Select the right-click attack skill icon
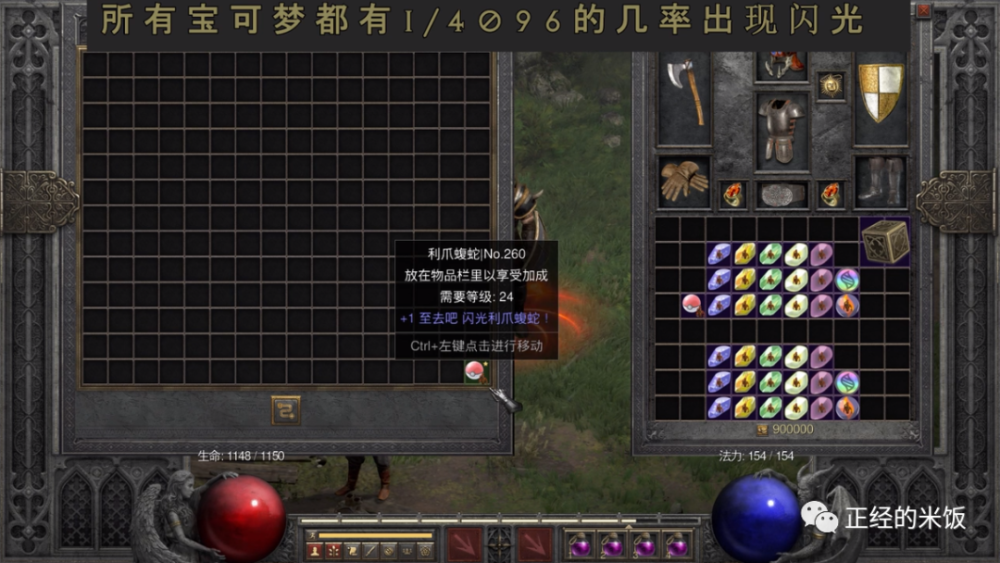The width and height of the screenshot is (1000, 563). (x=535, y=545)
